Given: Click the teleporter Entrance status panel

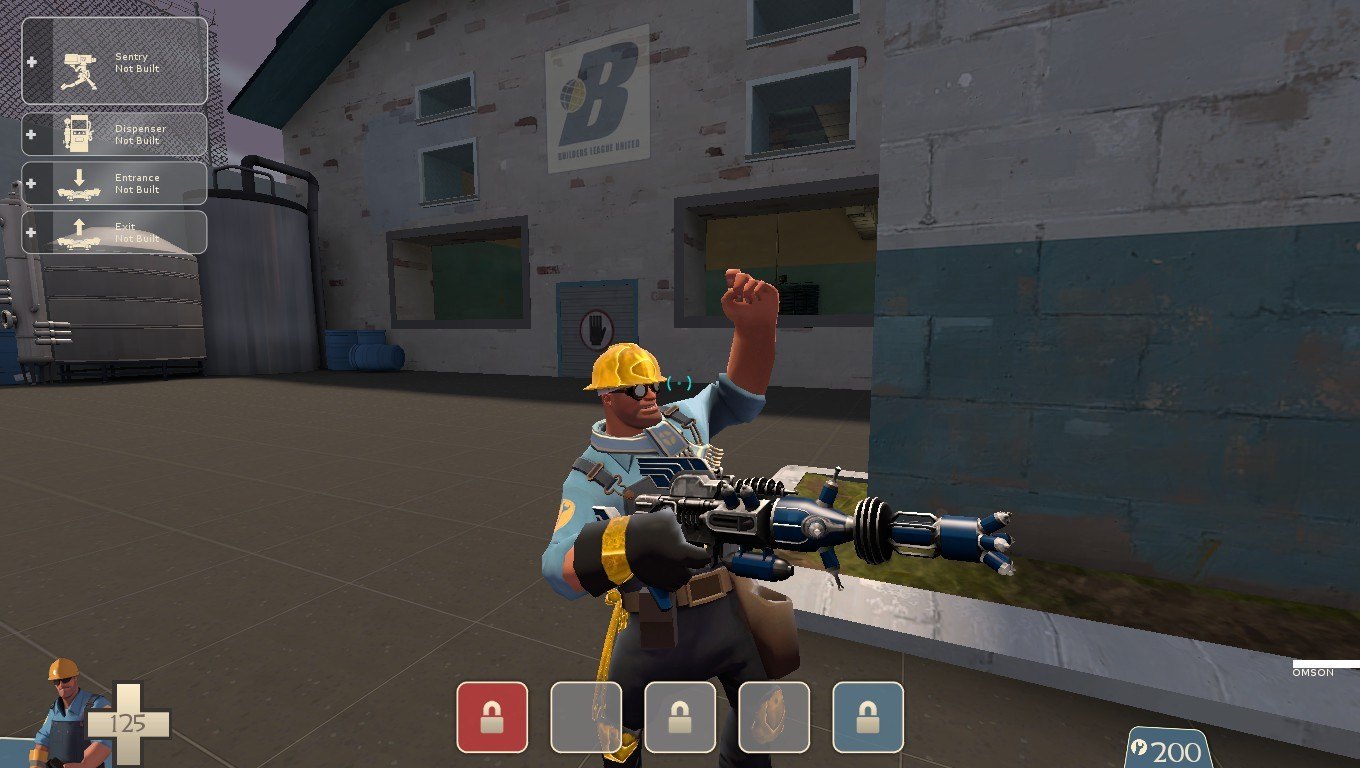Looking at the screenshot, I should tap(115, 183).
